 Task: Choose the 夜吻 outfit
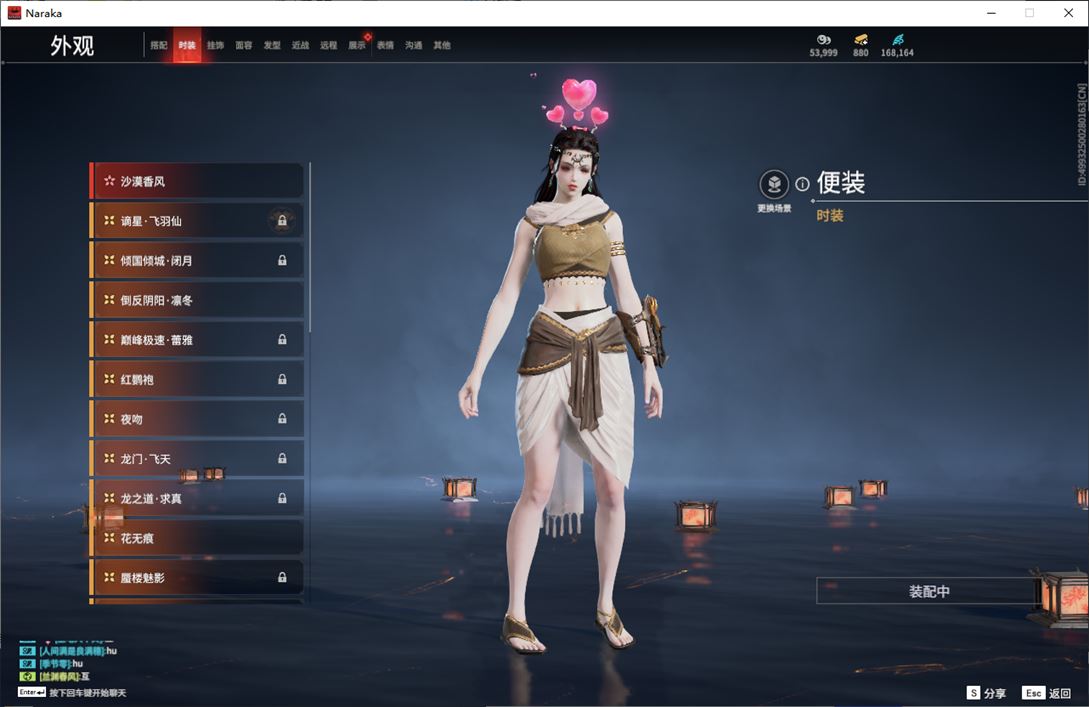(197, 419)
